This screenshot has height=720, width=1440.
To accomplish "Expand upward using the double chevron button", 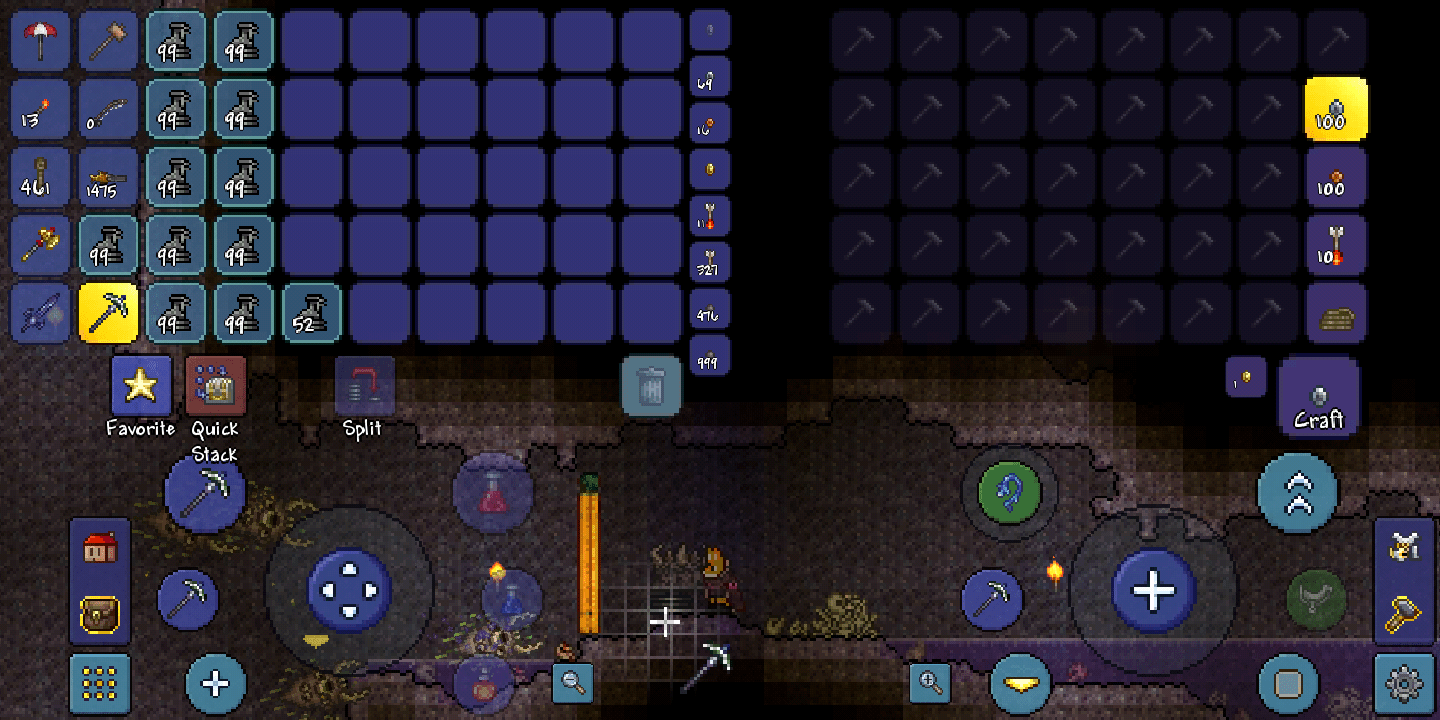I will pyautogui.click(x=1299, y=492).
